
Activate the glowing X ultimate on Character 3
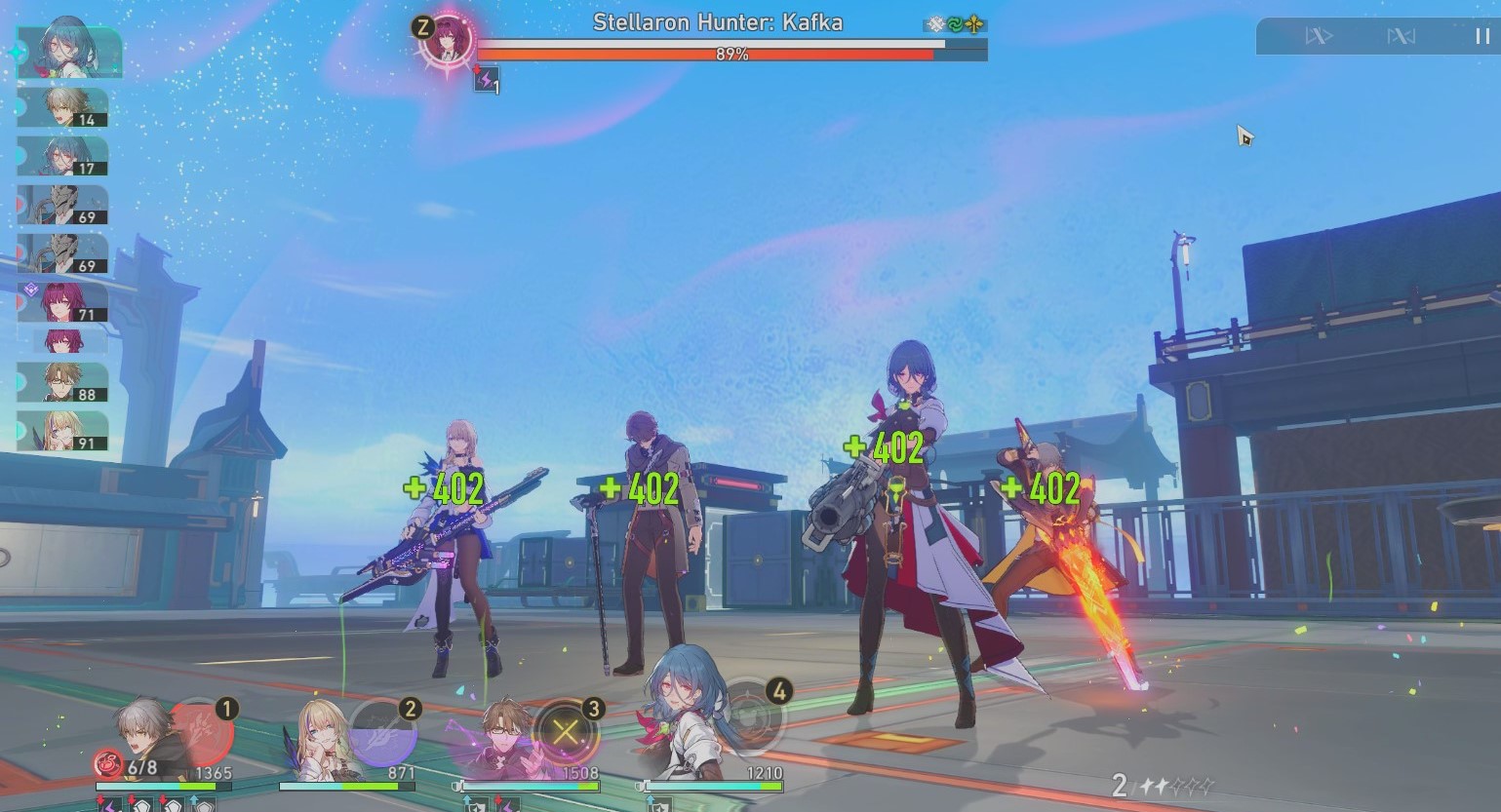coord(564,734)
